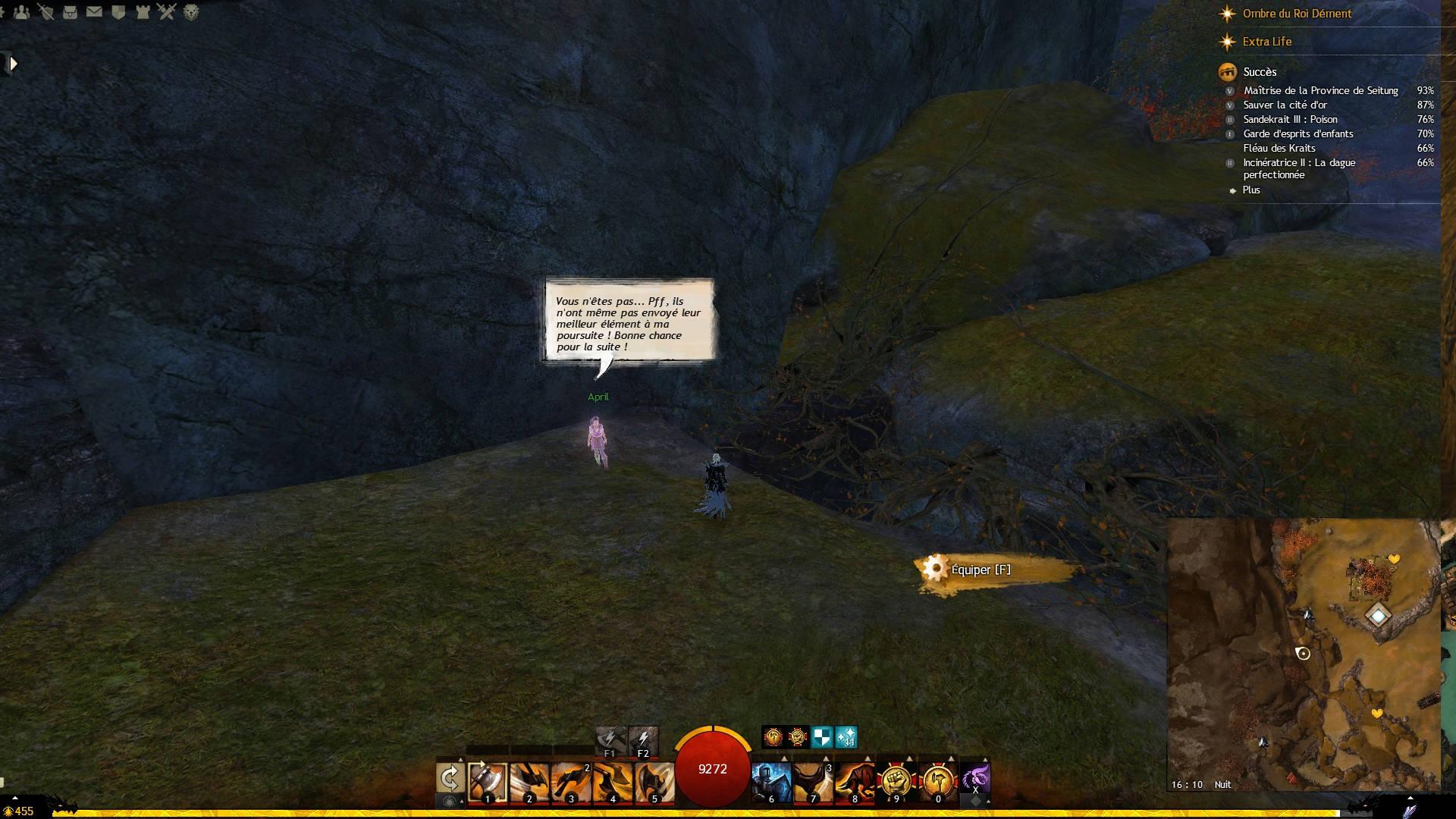Open the contacts and party icon
This screenshot has height=819, width=1456.
[22, 11]
